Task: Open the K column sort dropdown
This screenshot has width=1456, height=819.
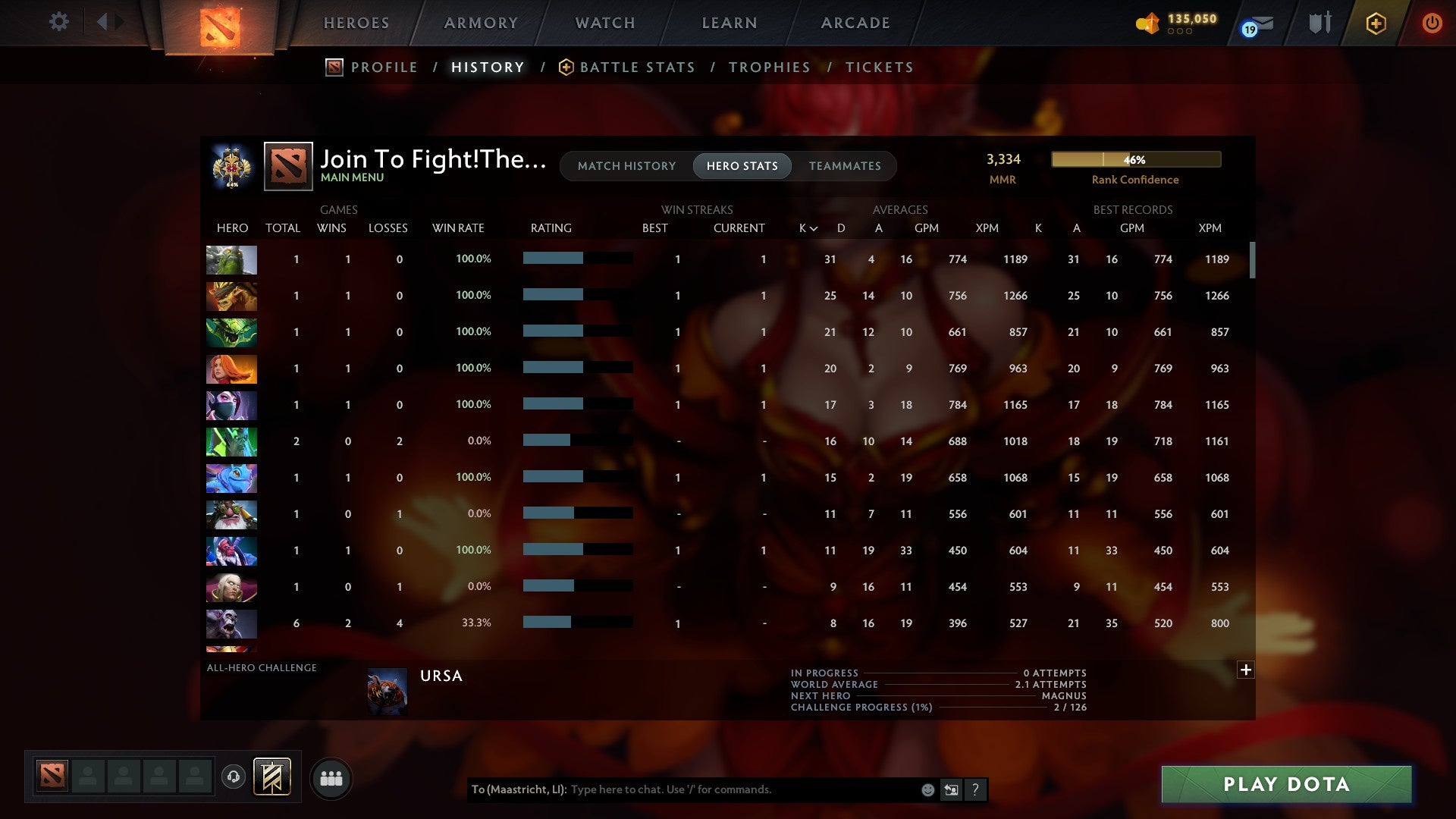Action: point(806,227)
